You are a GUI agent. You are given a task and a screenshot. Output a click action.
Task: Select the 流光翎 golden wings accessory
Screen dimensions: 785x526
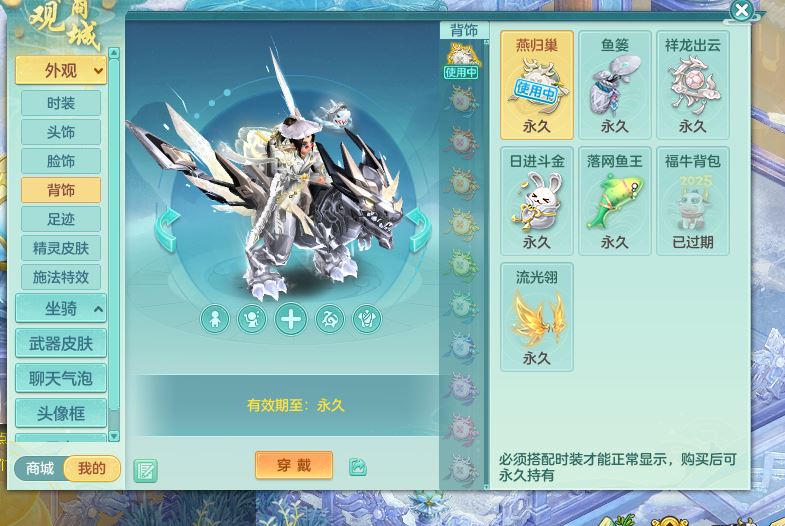point(536,317)
